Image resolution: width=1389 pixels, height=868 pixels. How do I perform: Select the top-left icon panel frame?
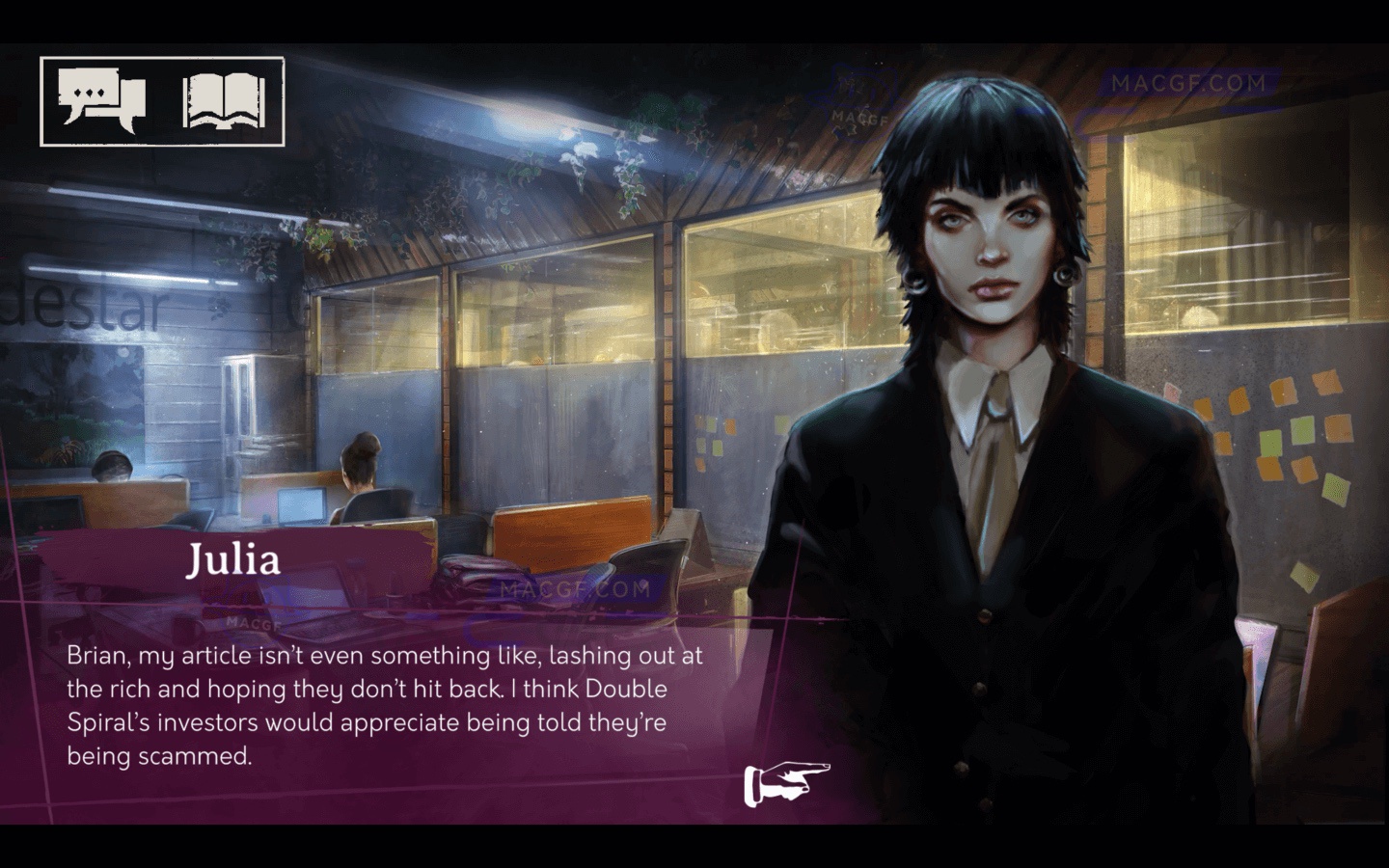point(162,100)
